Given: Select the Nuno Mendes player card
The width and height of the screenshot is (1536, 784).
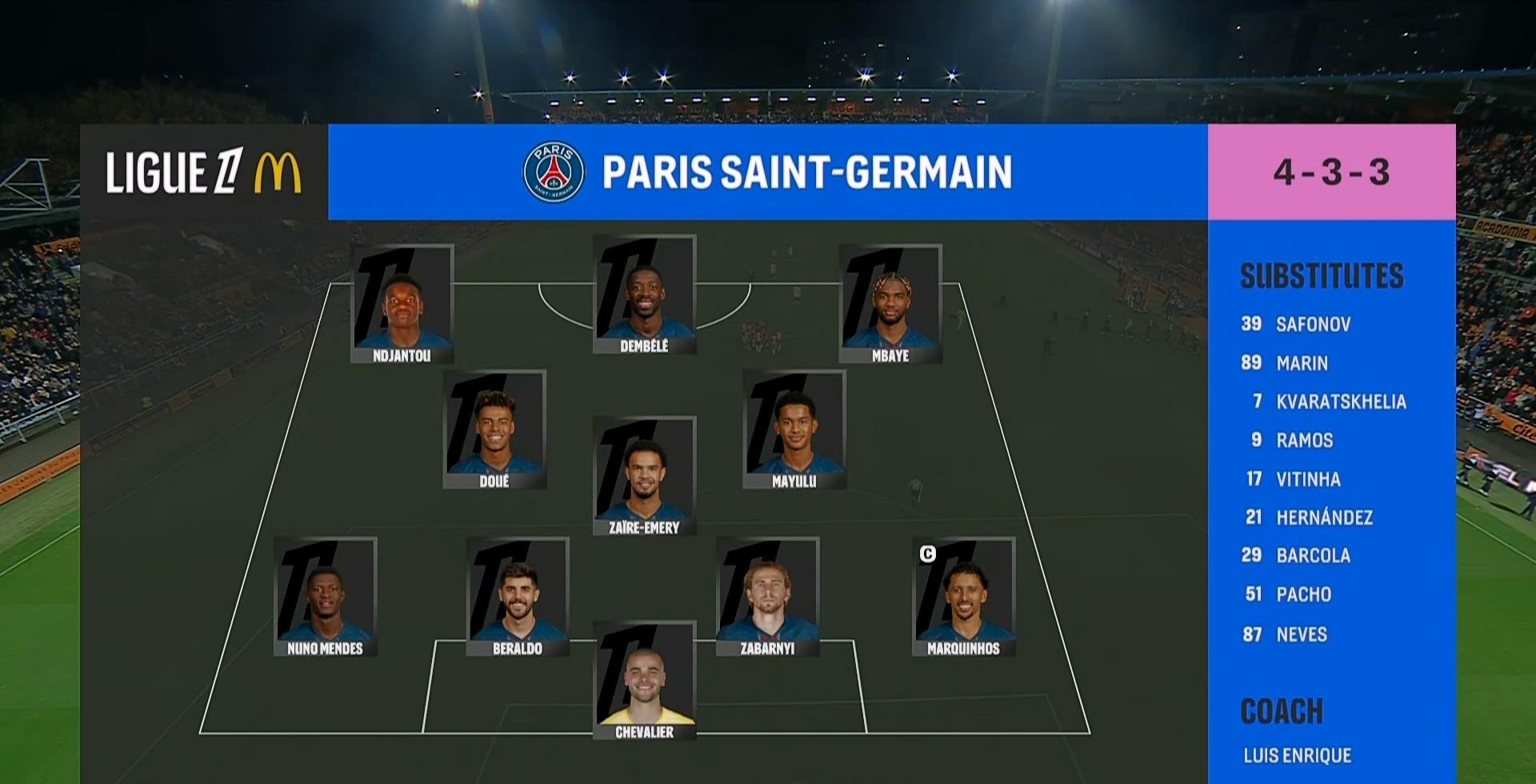Looking at the screenshot, I should click(x=325, y=597).
